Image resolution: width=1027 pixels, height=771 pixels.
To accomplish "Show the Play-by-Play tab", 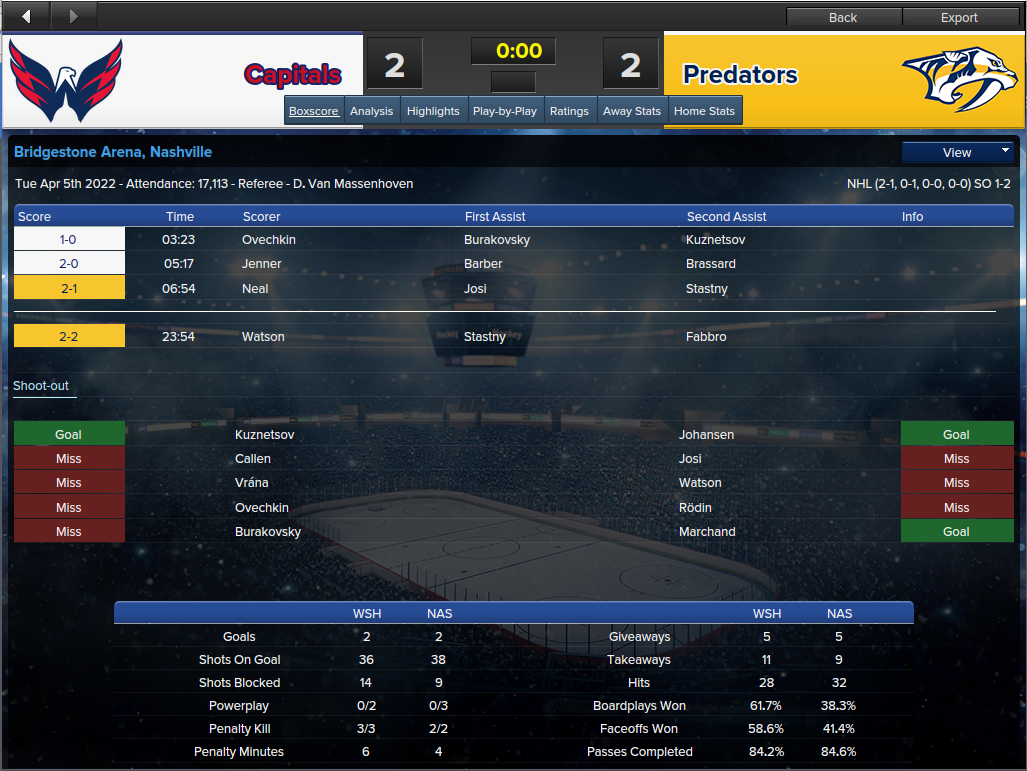I will click(504, 111).
